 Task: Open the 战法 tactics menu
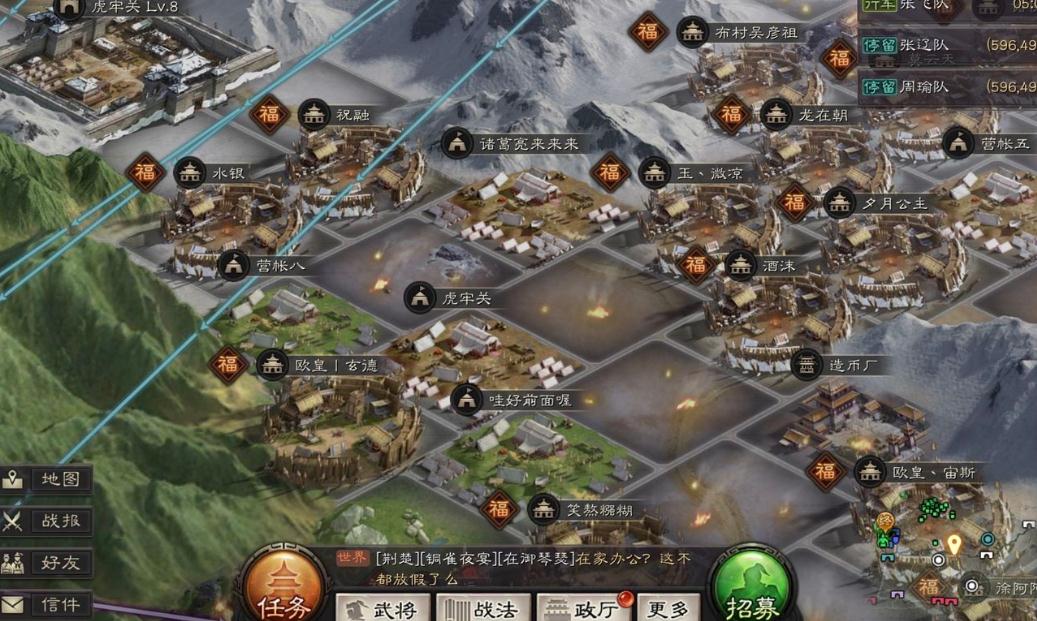coord(483,608)
